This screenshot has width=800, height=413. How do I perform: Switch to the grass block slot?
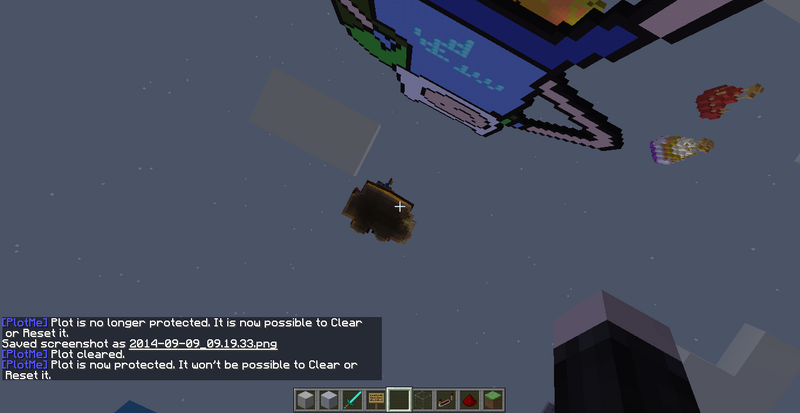click(491, 400)
